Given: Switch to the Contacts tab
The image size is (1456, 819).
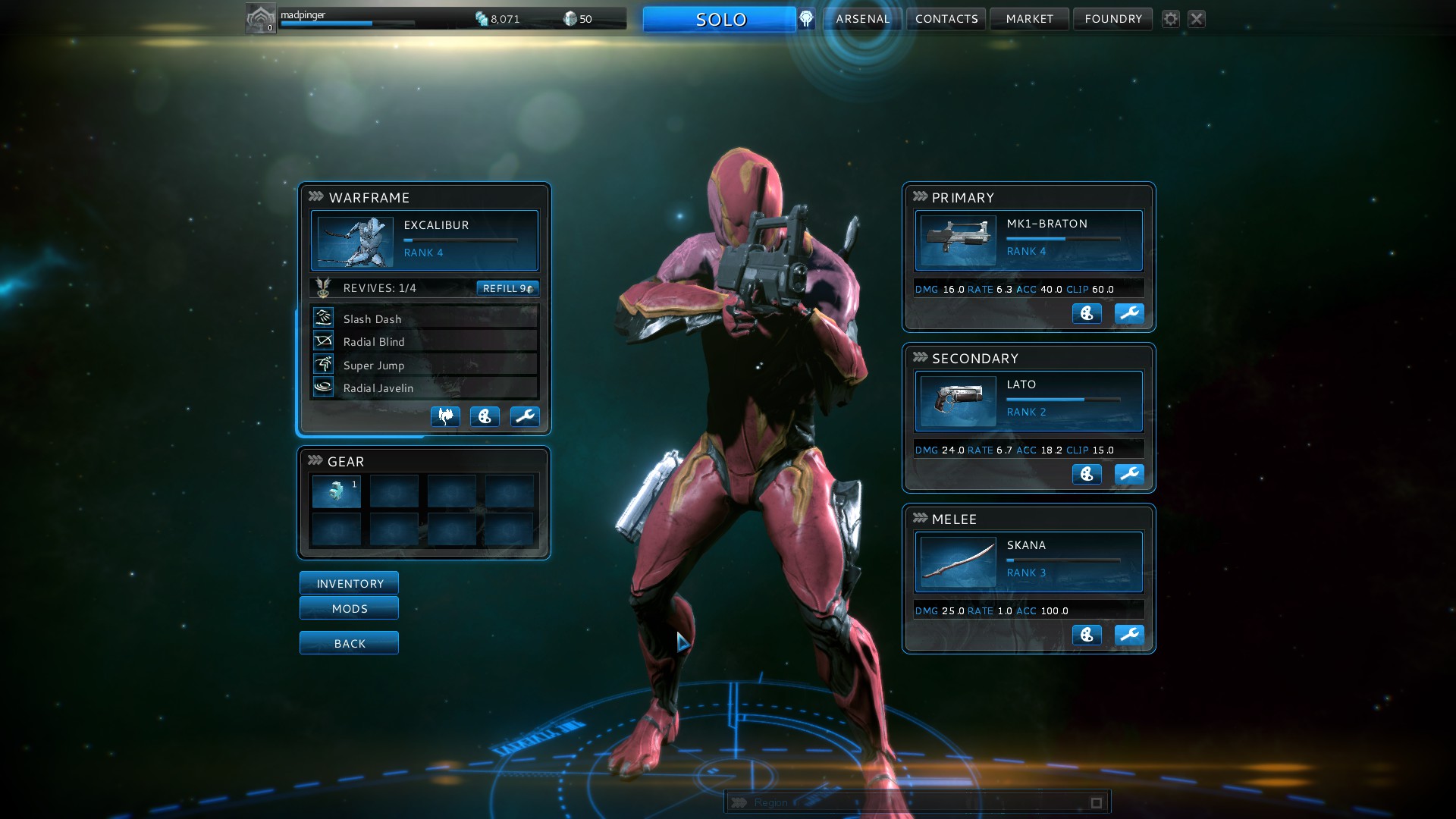Looking at the screenshot, I should (x=946, y=19).
